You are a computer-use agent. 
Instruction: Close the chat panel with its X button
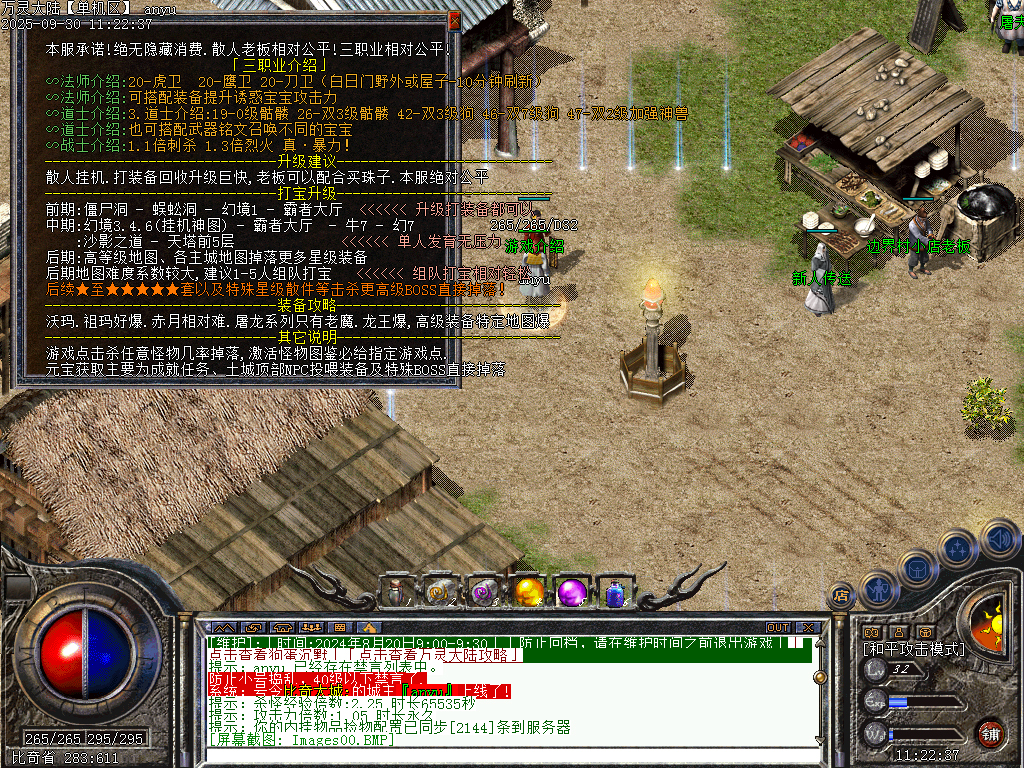point(808,628)
